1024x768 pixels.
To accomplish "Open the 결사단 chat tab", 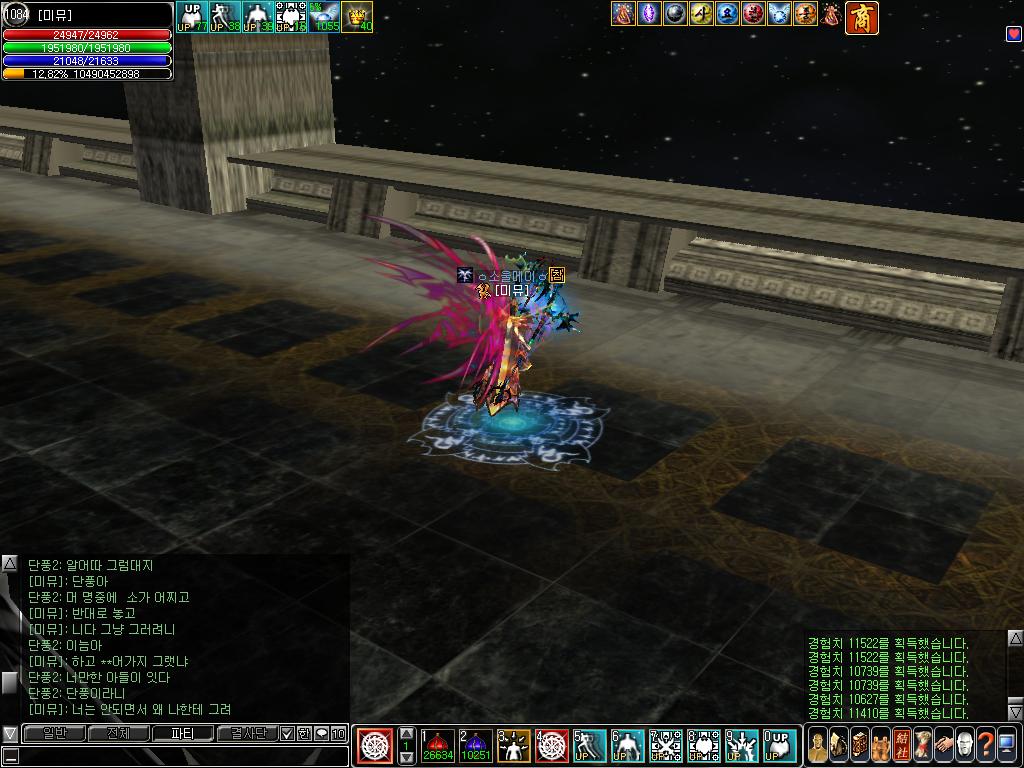I will point(246,733).
